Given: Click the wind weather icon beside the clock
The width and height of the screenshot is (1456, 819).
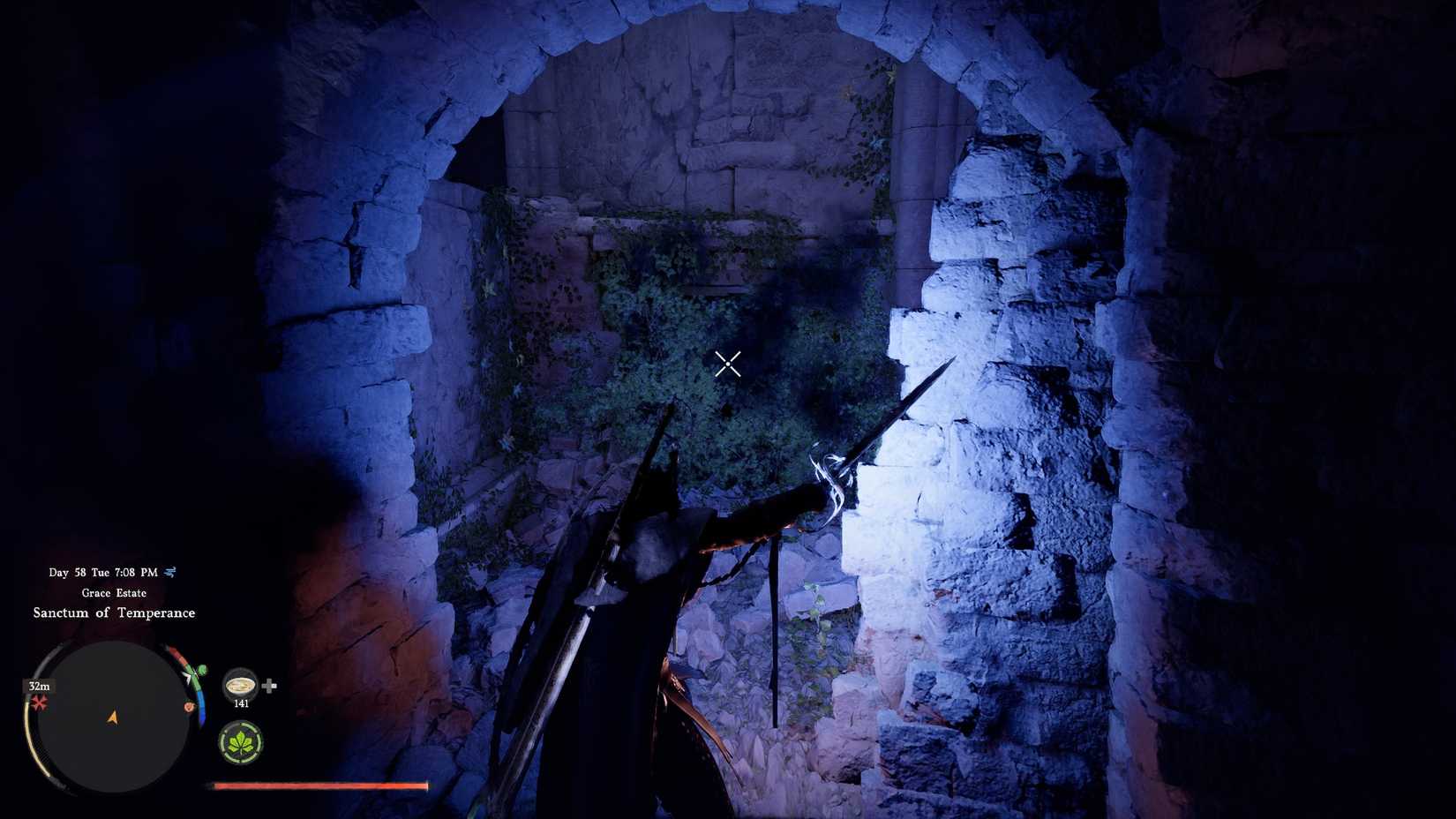Looking at the screenshot, I should click(x=169, y=570).
